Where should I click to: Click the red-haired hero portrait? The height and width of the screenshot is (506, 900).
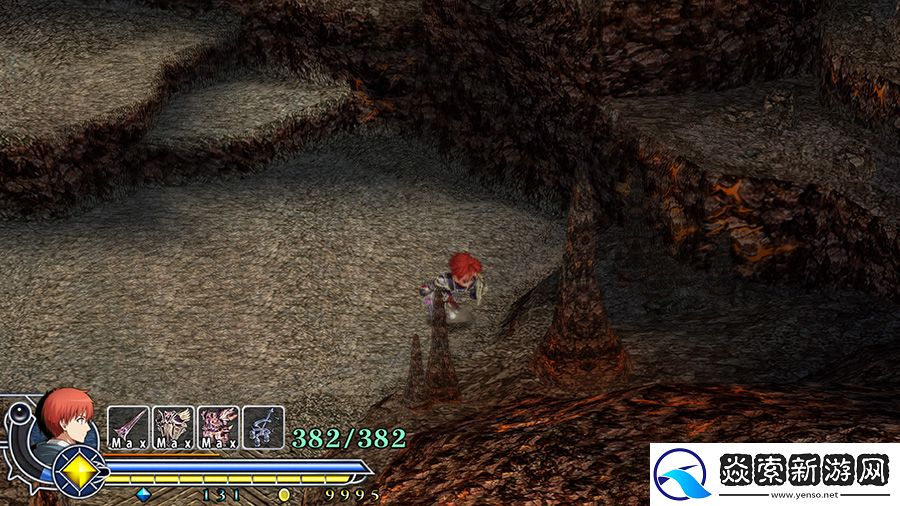pyautogui.click(x=67, y=416)
